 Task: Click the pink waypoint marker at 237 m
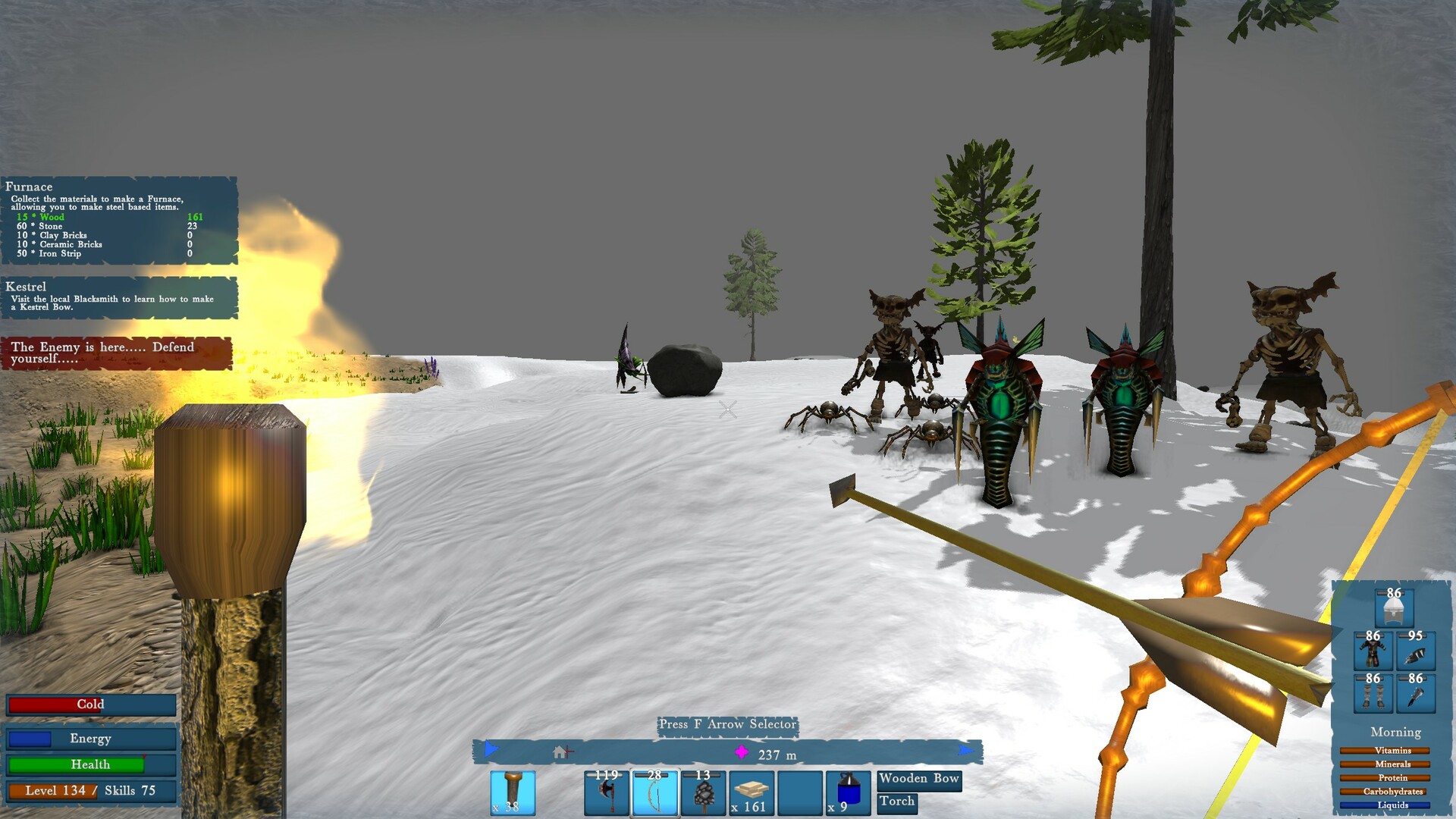coord(741,753)
